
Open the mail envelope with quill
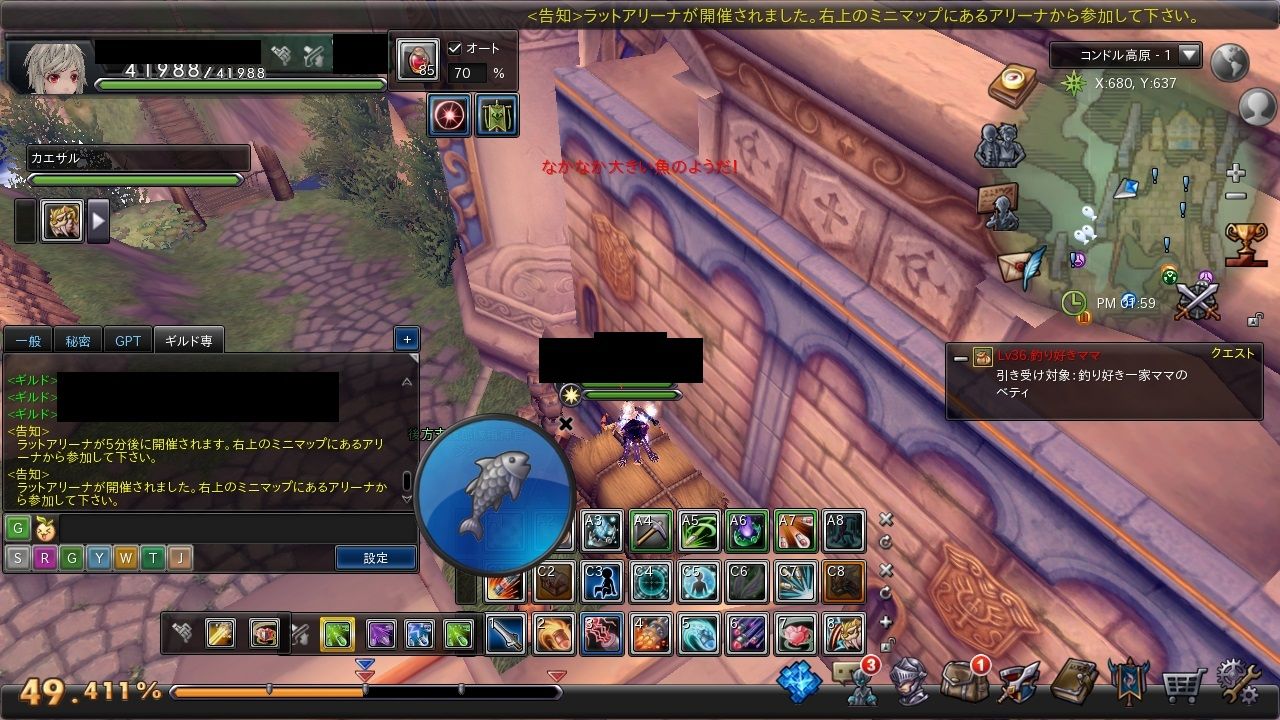(x=1020, y=267)
